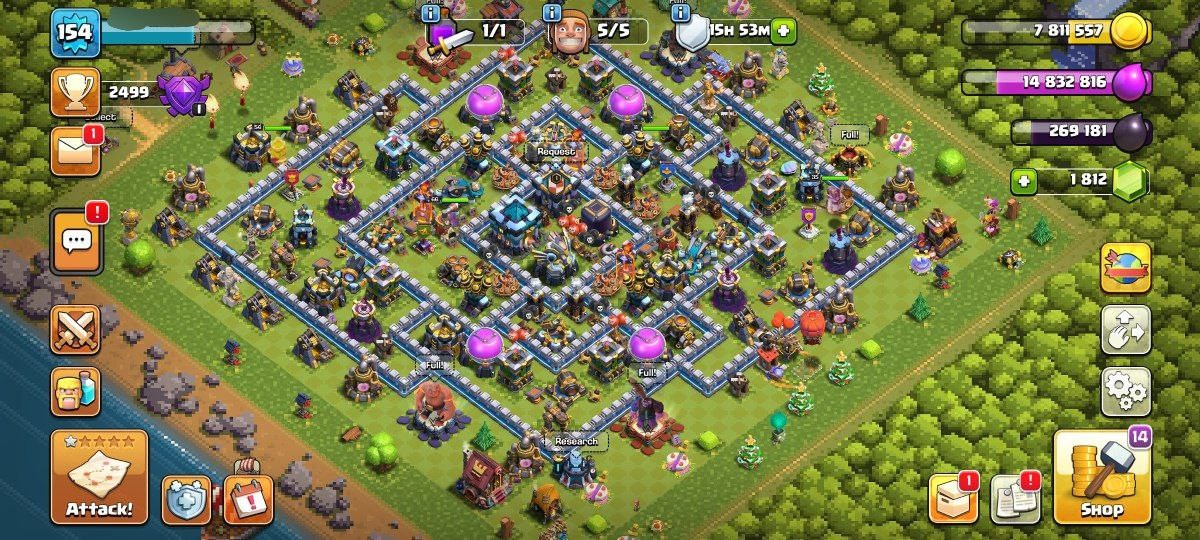The image size is (1200, 540).
Task: Open the crate button with red notification
Action: click(x=953, y=497)
